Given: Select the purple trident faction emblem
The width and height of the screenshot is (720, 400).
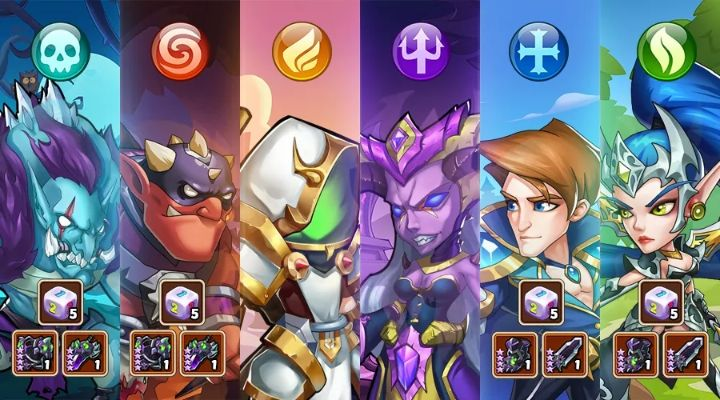Looking at the screenshot, I should 420,52.
